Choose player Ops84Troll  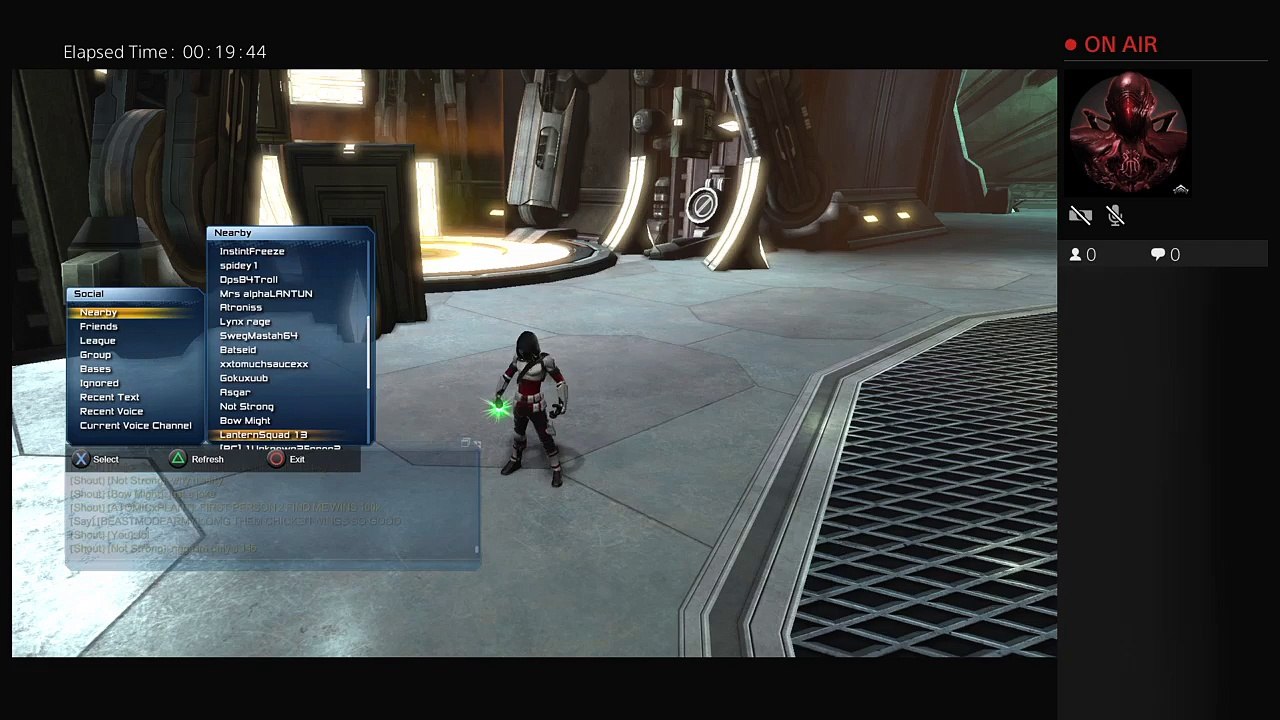click(248, 280)
